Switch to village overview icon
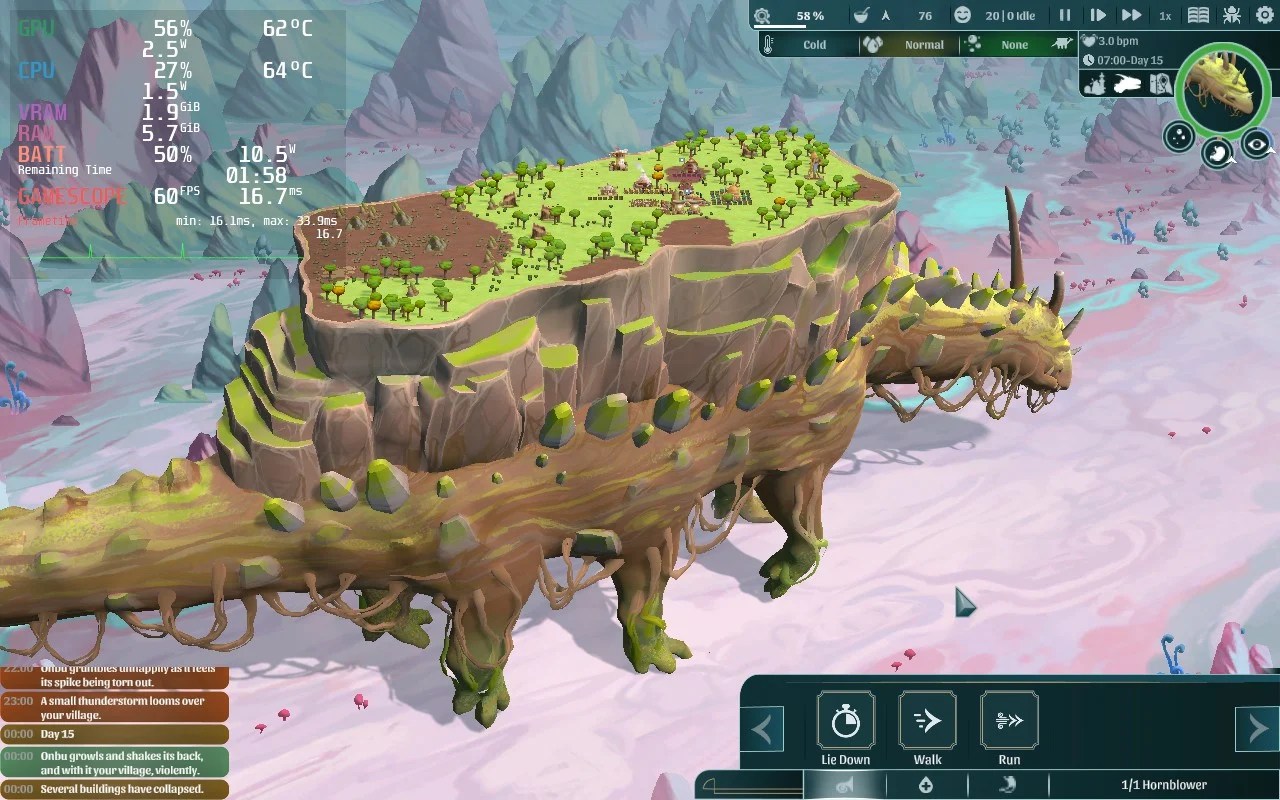 click(x=1094, y=84)
